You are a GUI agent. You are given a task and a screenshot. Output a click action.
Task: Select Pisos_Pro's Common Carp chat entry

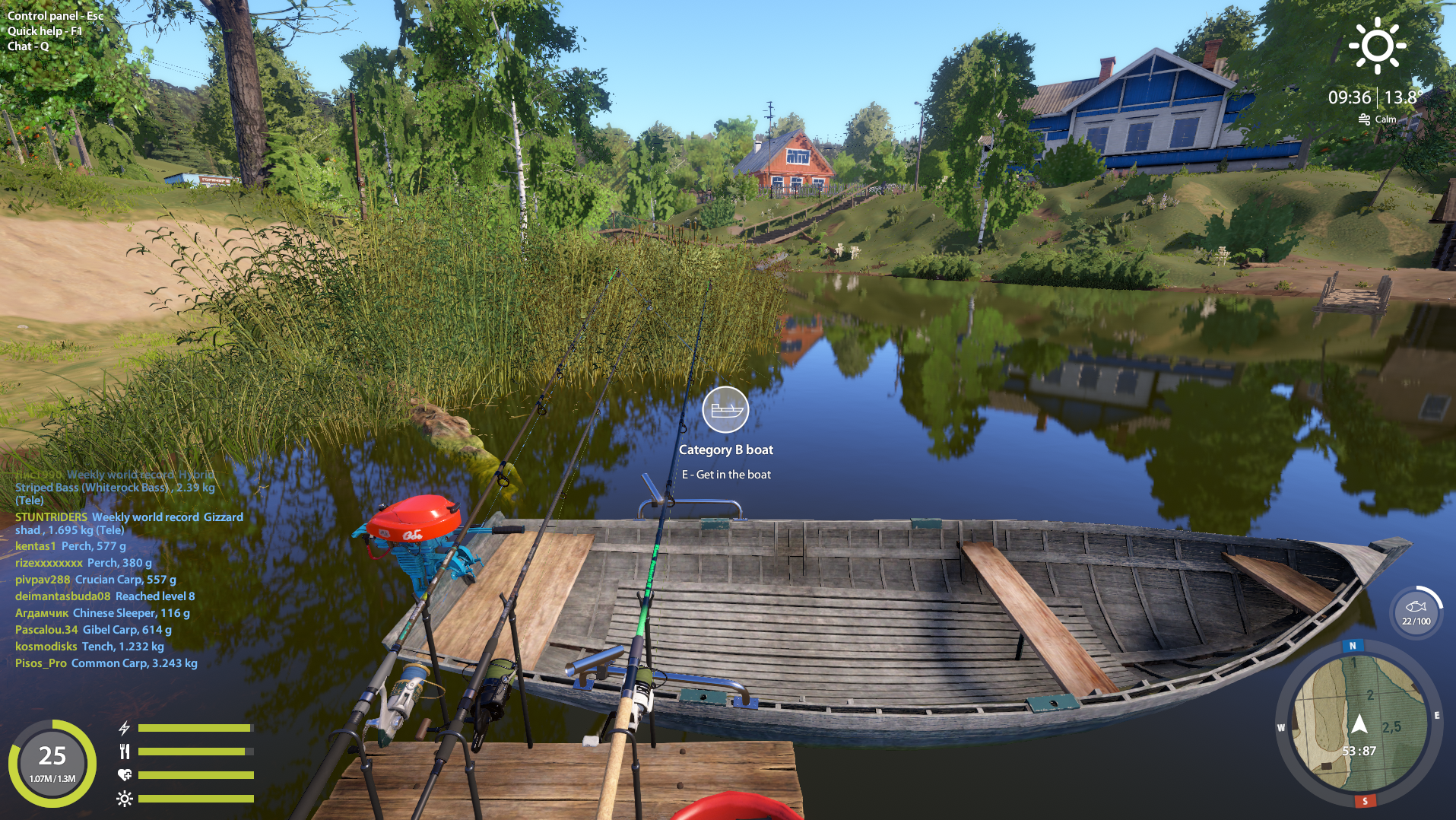point(106,663)
